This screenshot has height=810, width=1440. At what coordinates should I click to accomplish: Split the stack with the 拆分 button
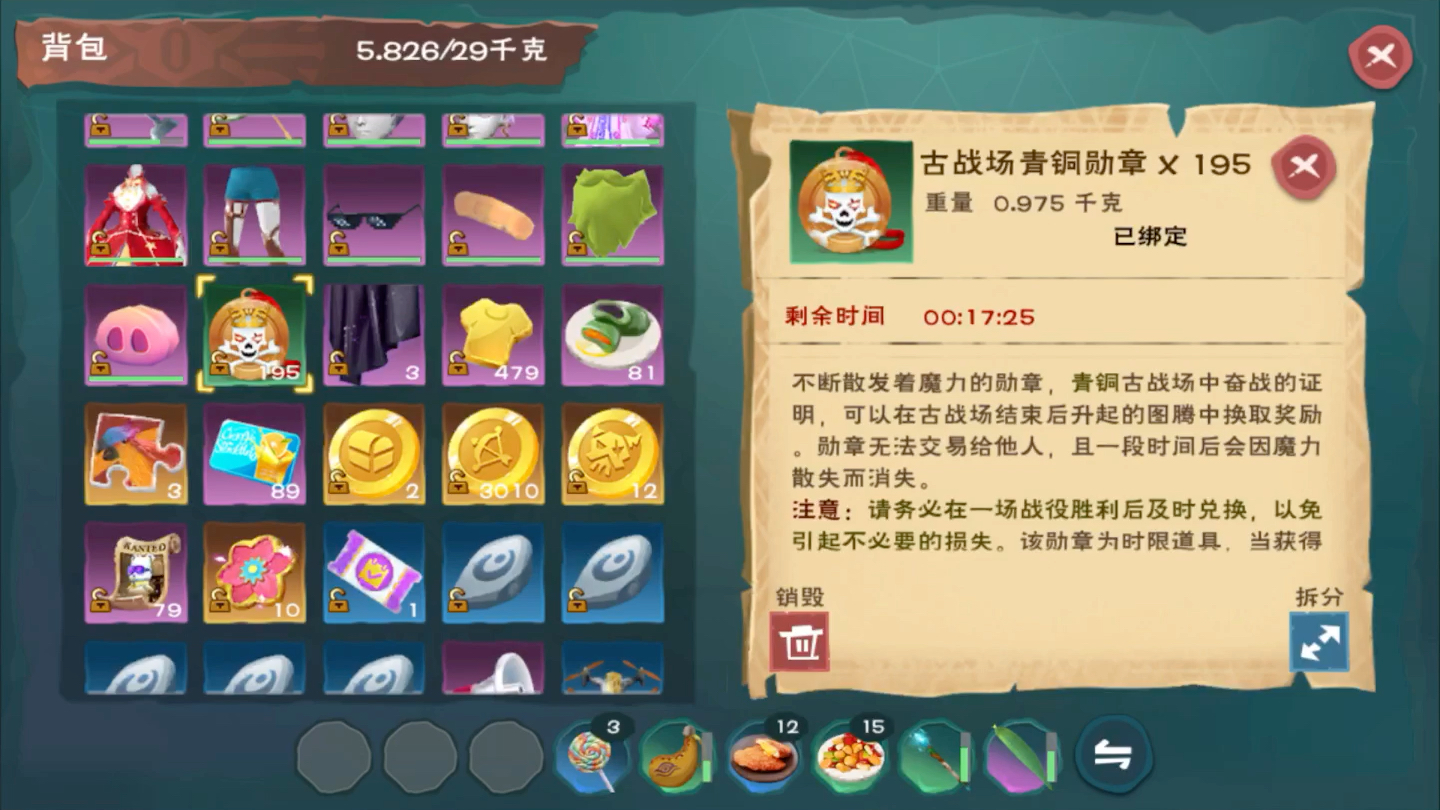1319,642
